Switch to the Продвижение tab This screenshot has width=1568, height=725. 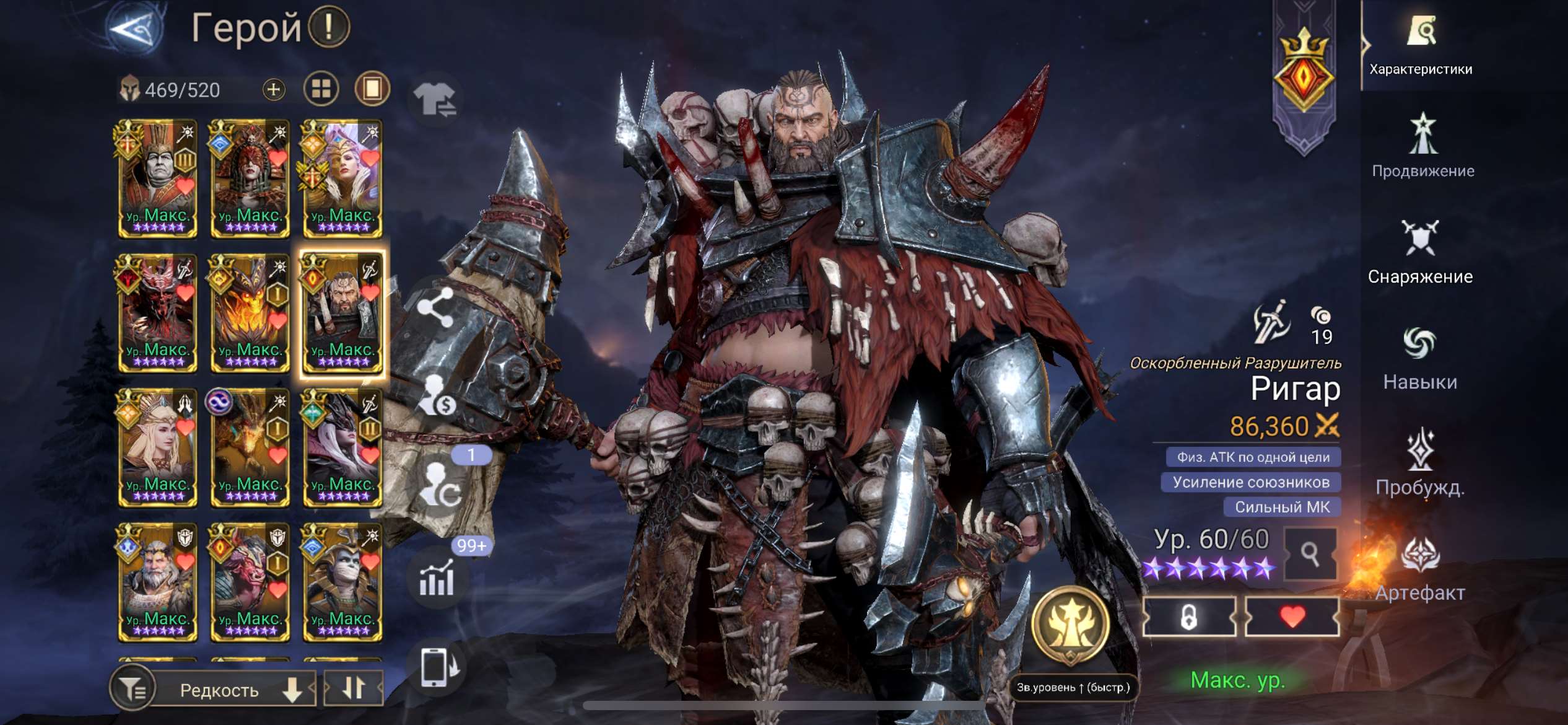pos(1422,147)
